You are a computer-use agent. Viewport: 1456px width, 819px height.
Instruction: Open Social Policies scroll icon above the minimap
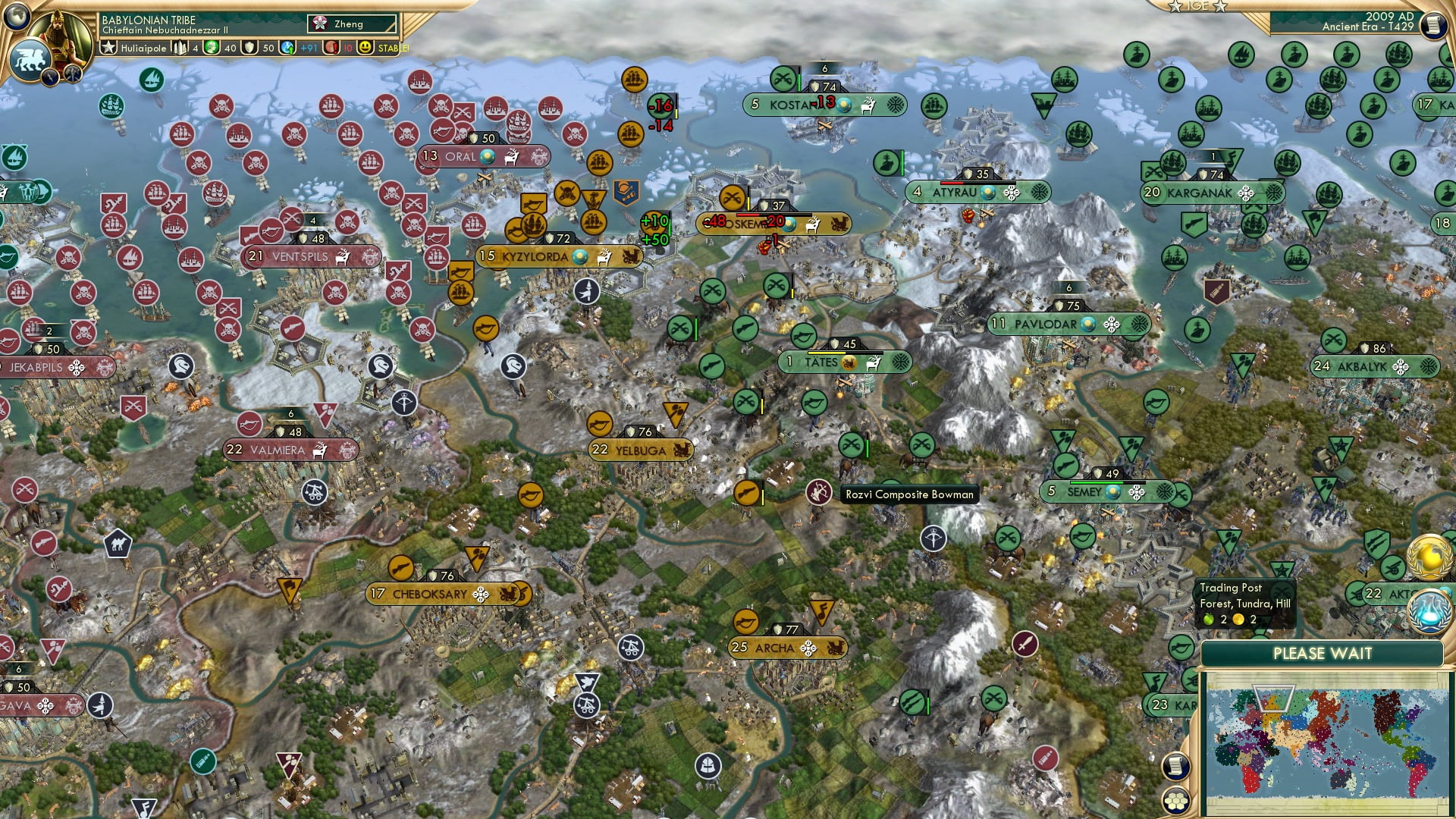tap(1175, 767)
